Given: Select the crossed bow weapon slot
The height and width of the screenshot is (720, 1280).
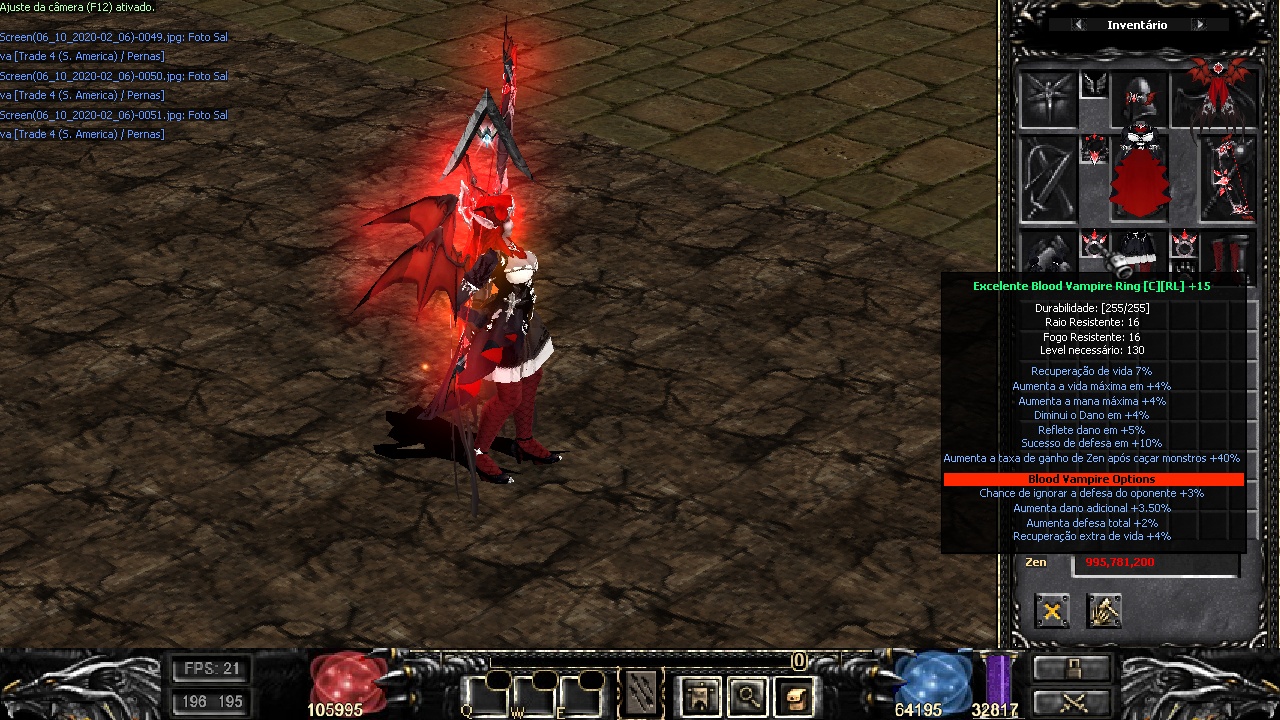Looking at the screenshot, I should (x=1048, y=180).
